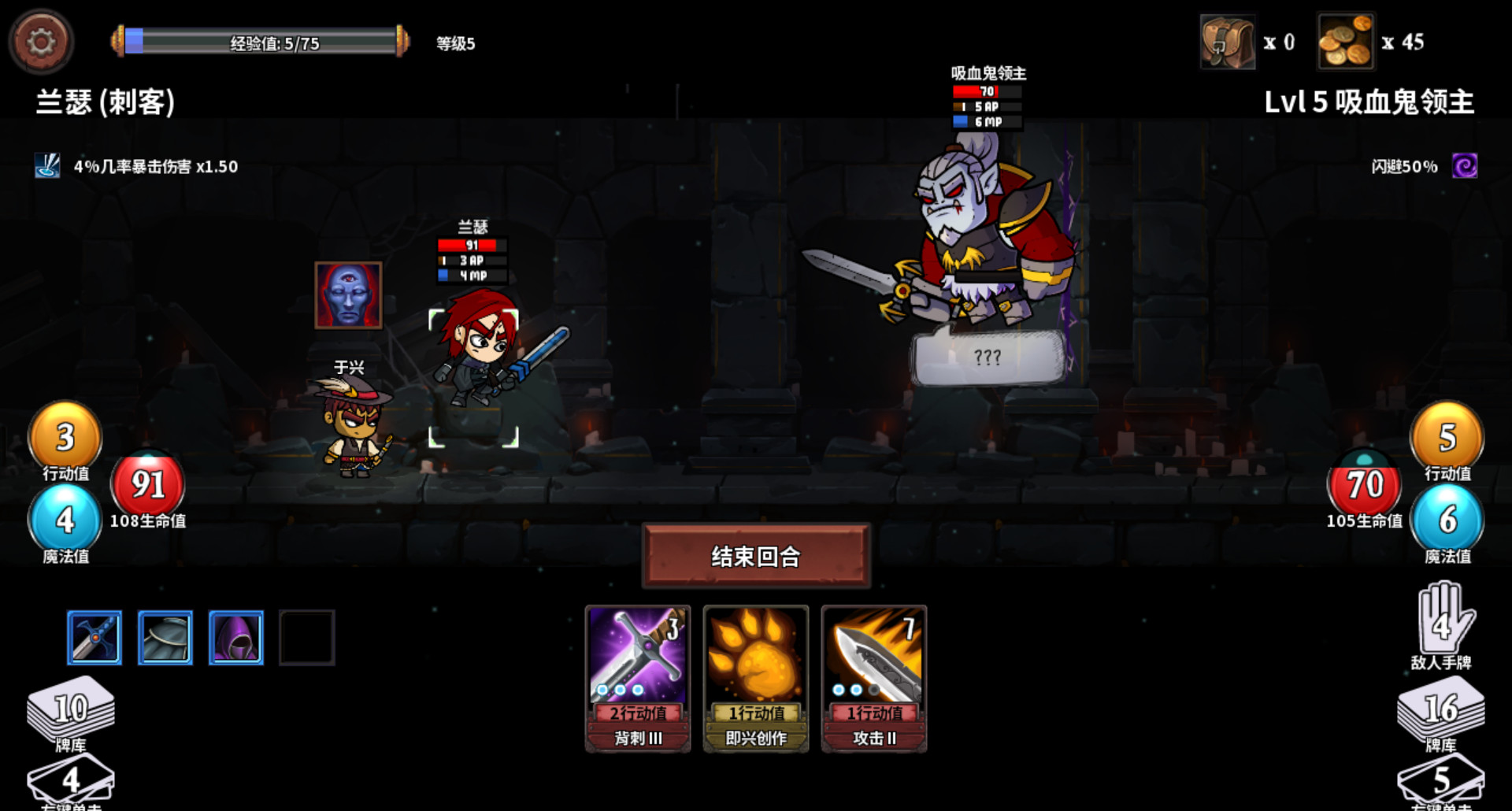Screen dimensions: 1512x811
Task: Select the purple hood equipment icon
Action: click(x=235, y=637)
